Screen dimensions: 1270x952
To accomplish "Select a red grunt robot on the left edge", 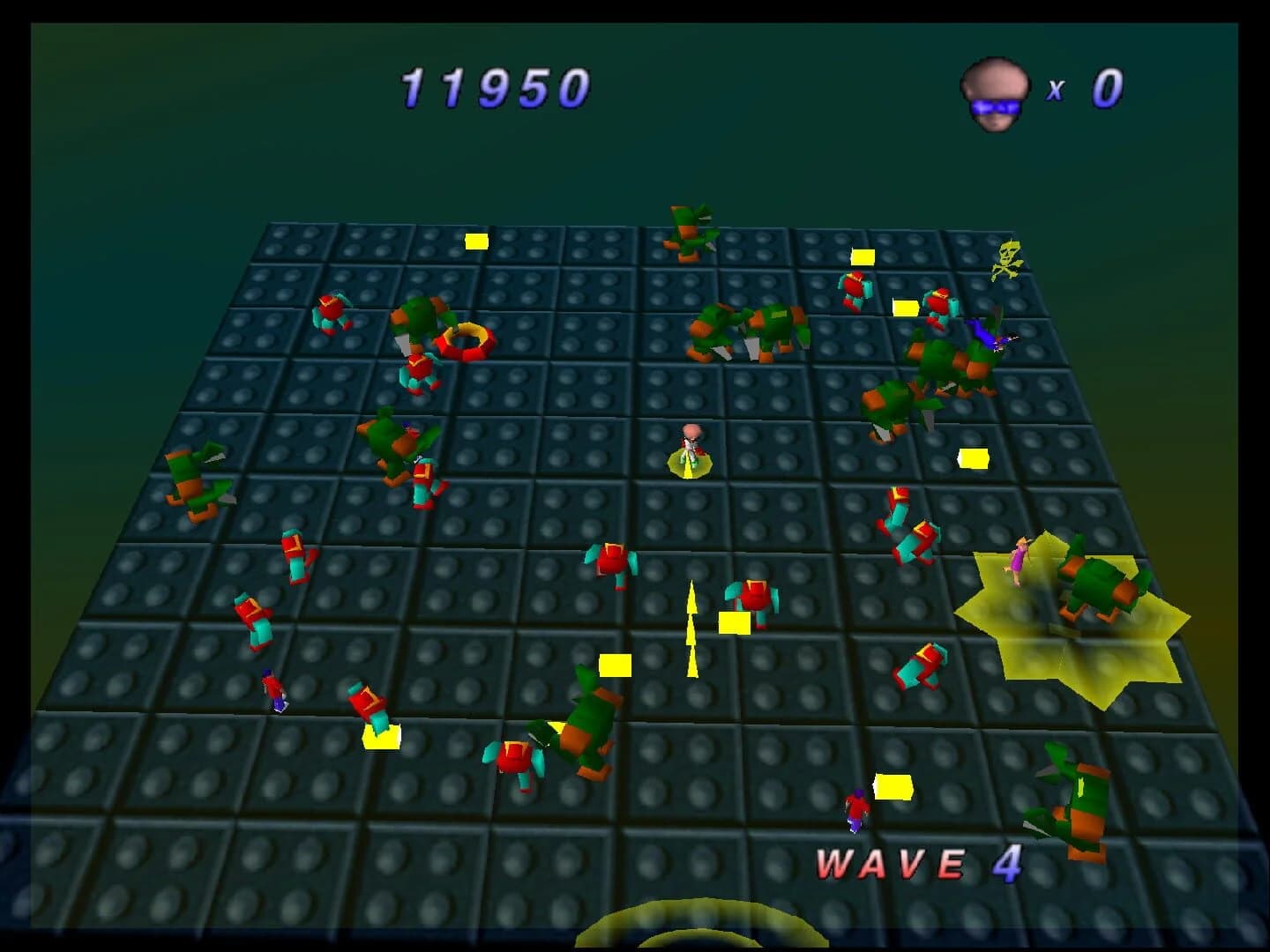I will 253,617.
